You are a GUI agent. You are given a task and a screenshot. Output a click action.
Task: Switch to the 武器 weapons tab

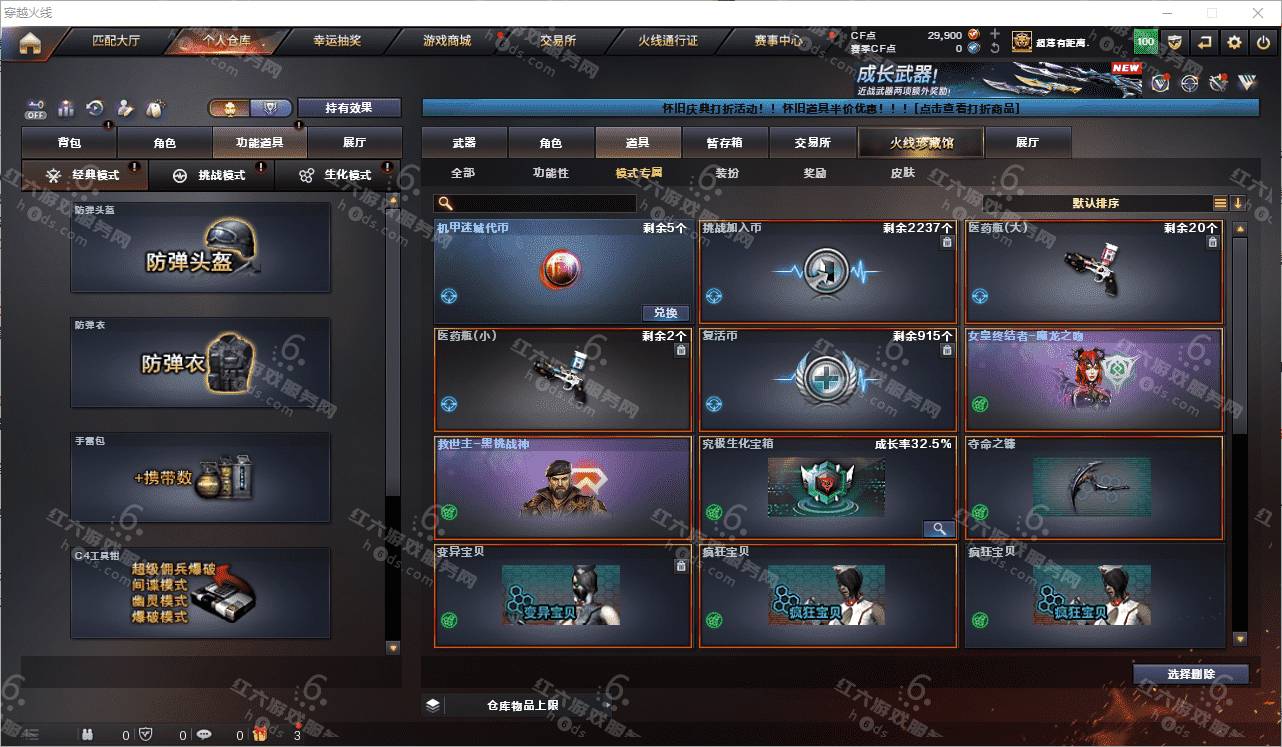tap(464, 143)
